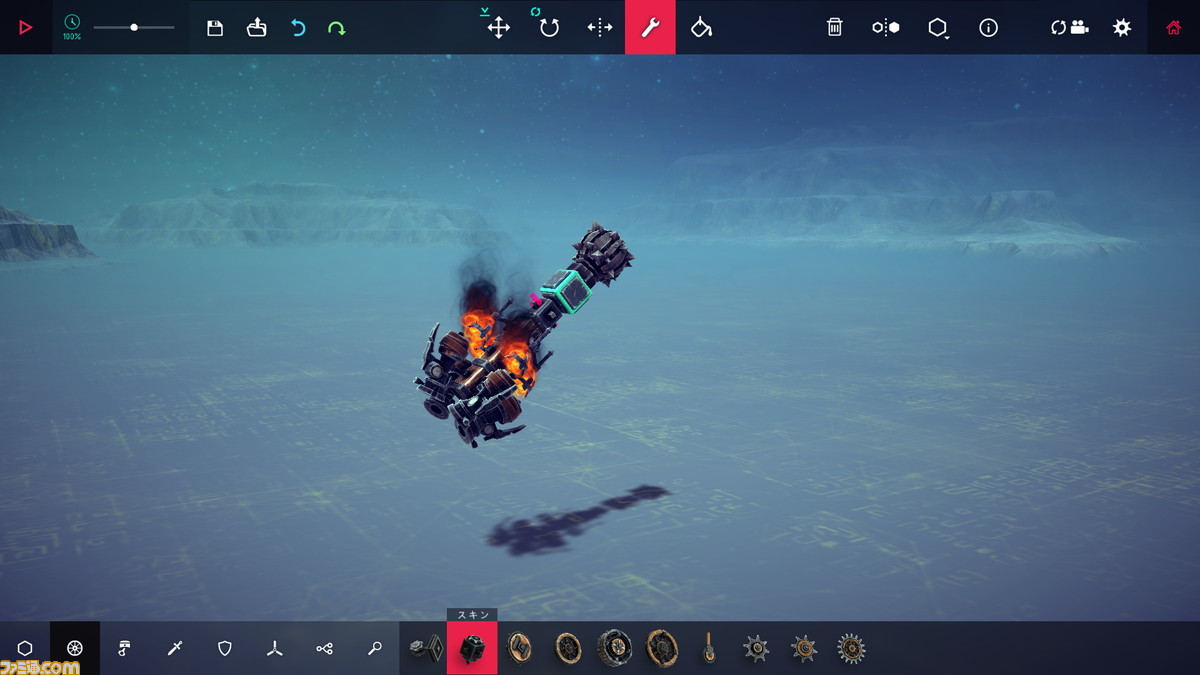
Task: Switch to the propeller flight category
Action: tap(275, 648)
